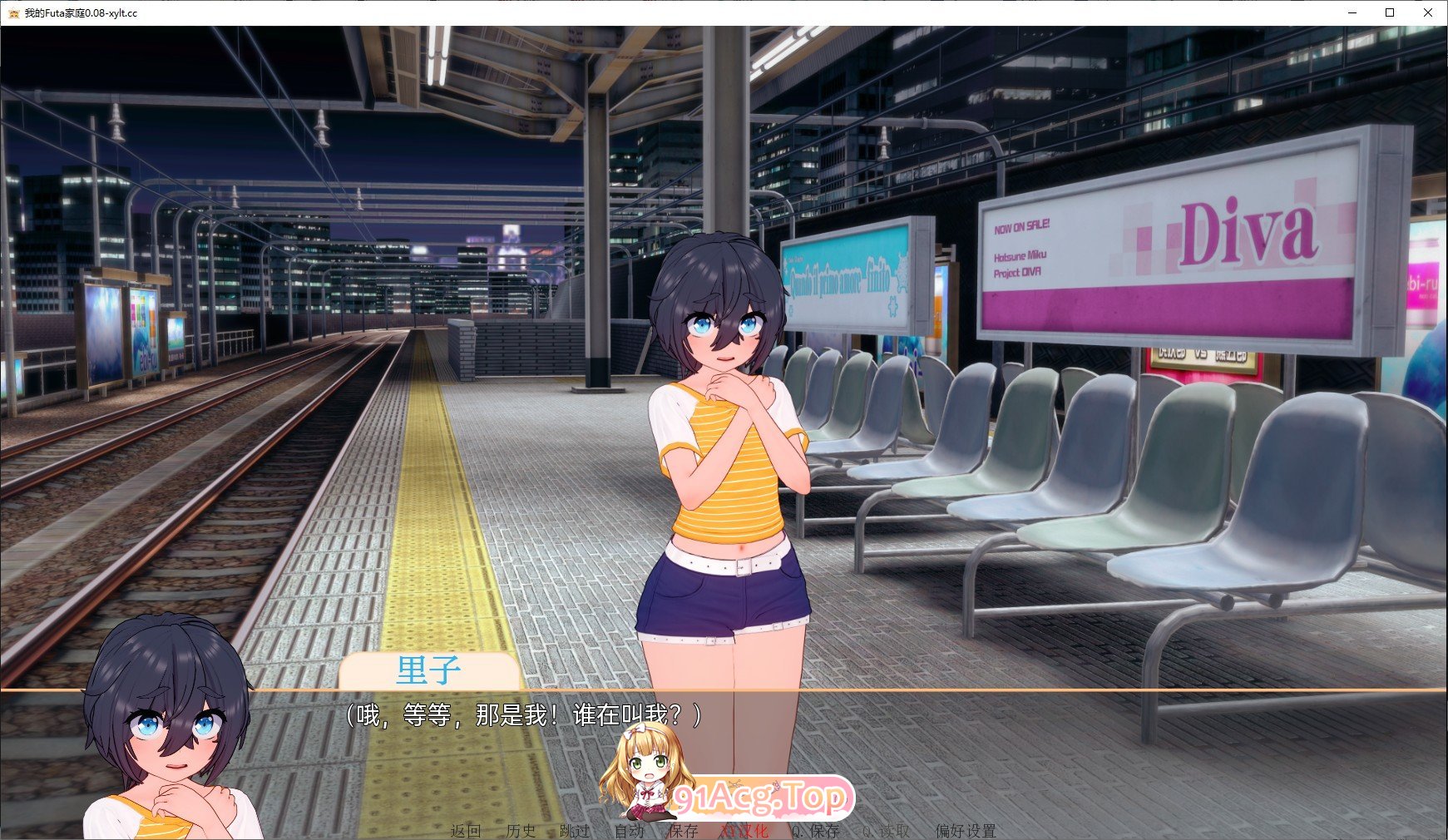1448x840 pixels.
Task: Click 返回 to roll back the dialogue
Action: 466,831
